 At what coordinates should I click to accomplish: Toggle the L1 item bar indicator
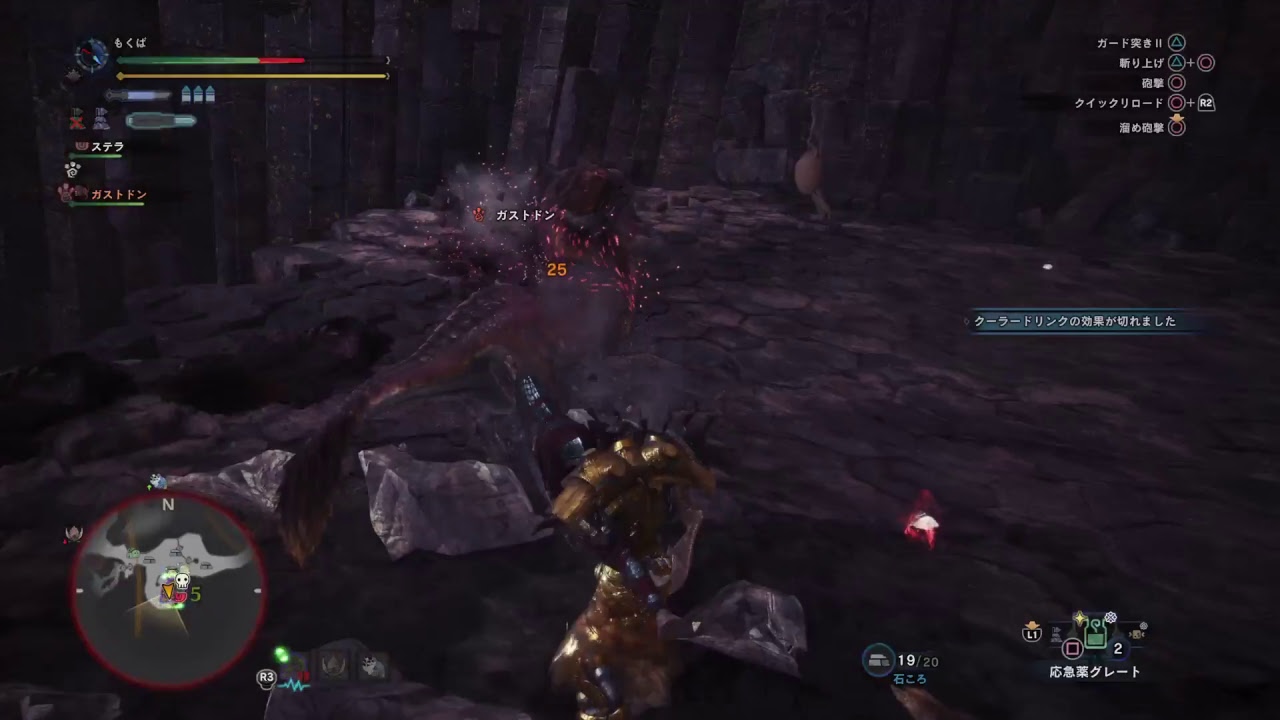pos(1032,635)
